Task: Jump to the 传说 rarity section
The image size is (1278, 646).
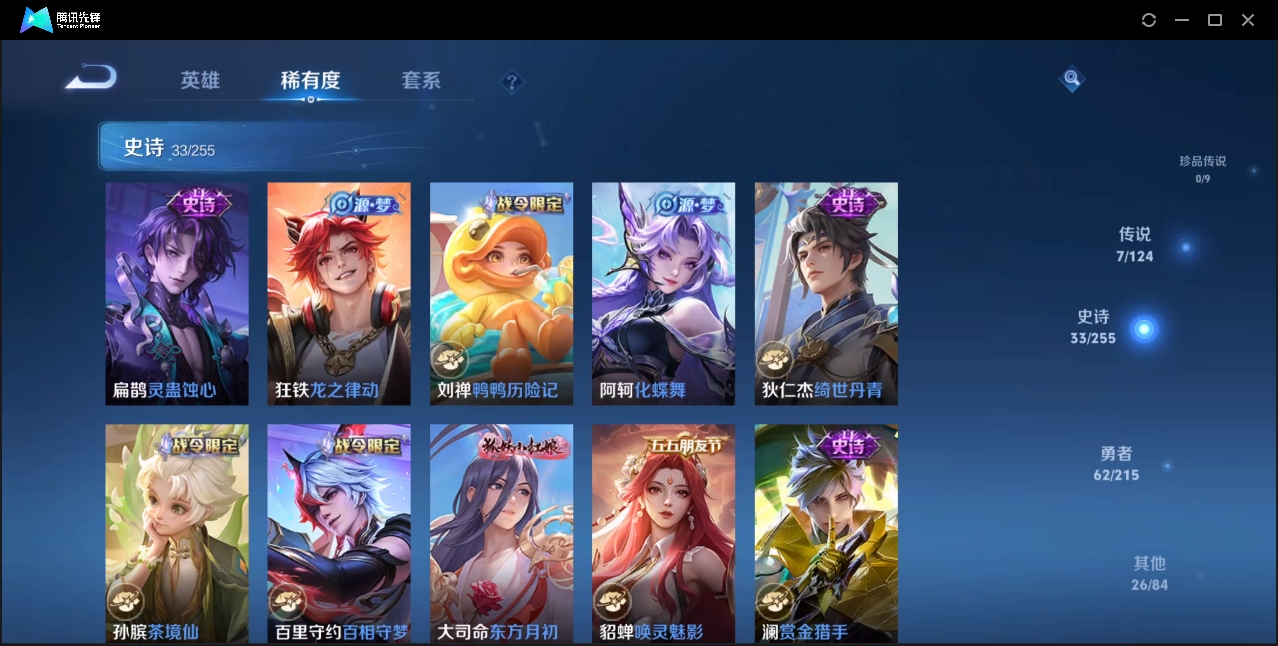Action: 1135,243
